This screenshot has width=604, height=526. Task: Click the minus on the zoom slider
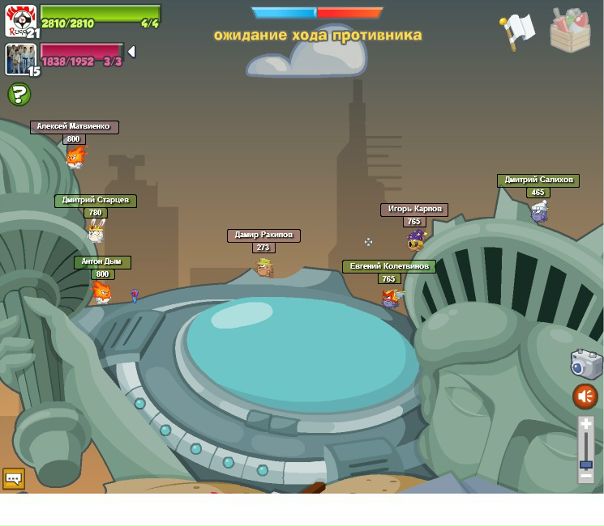click(x=586, y=478)
